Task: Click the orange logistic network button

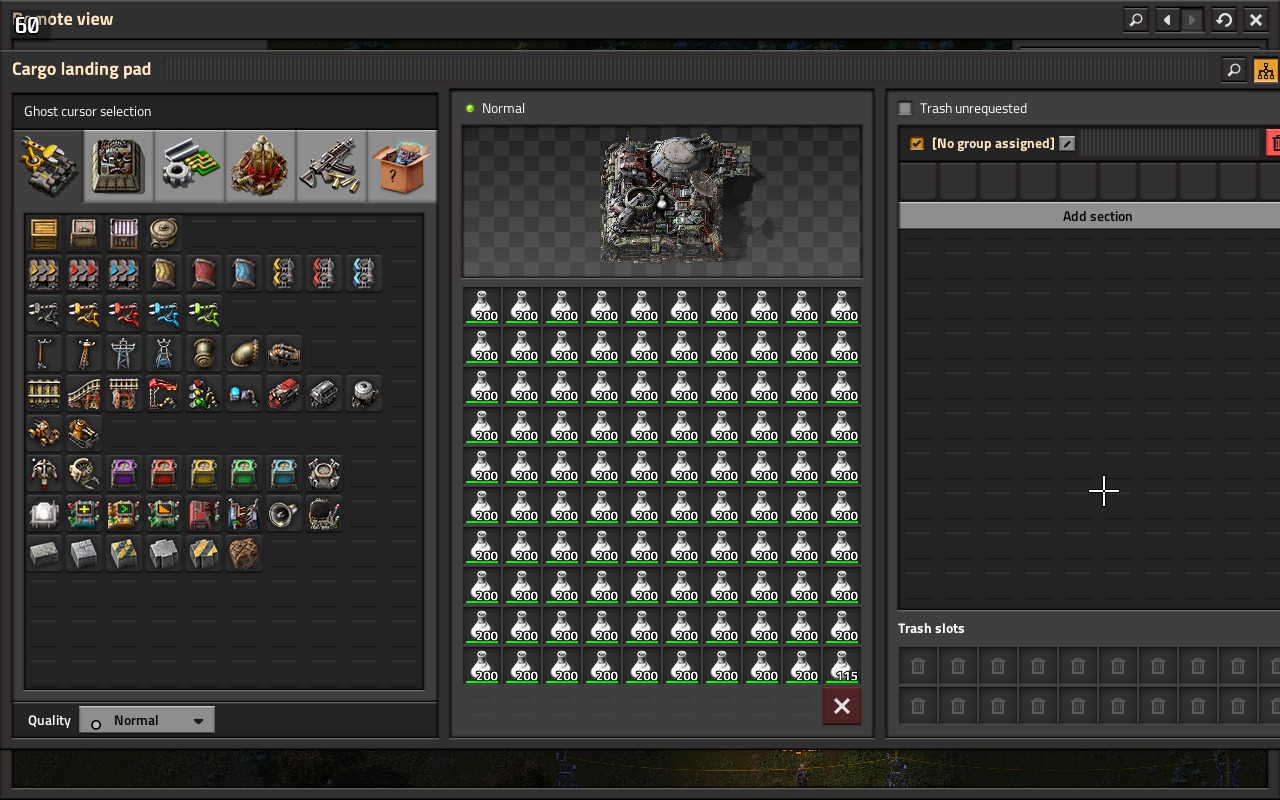Action: 1266,70
